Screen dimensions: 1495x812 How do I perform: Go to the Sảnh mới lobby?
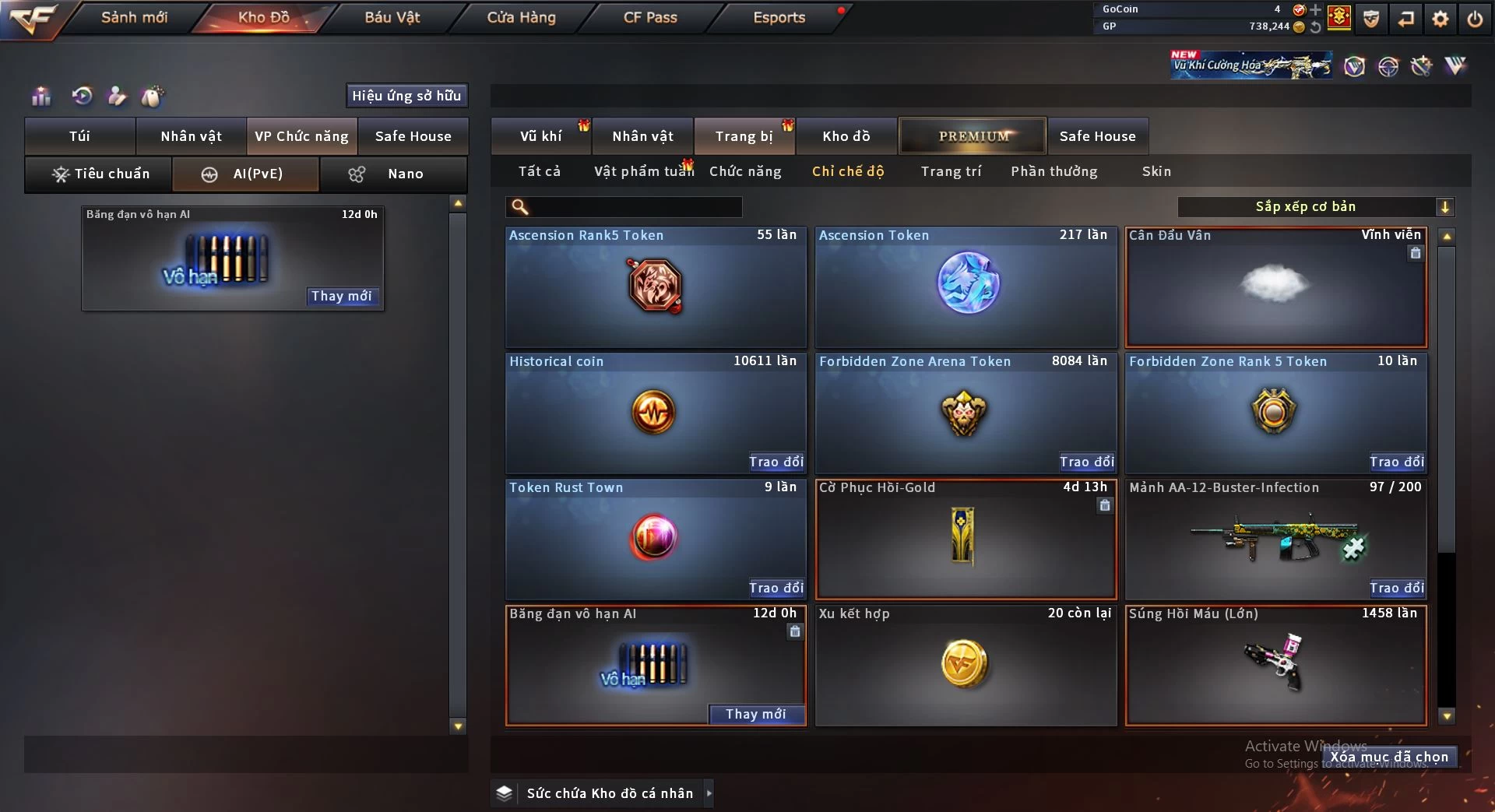tap(134, 17)
